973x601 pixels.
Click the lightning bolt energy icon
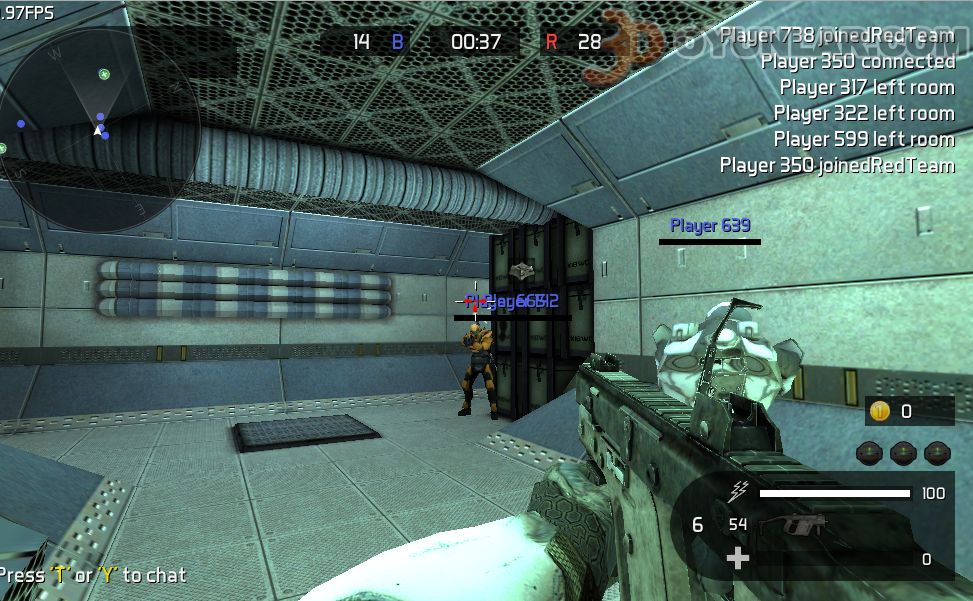(x=738, y=491)
